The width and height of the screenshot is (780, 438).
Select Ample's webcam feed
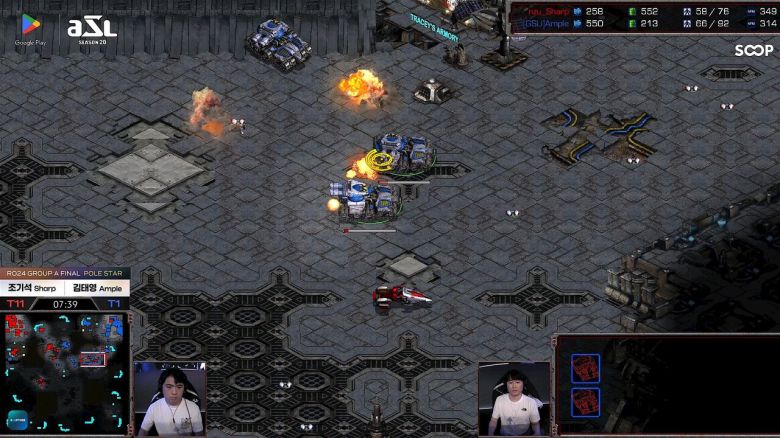(514, 398)
